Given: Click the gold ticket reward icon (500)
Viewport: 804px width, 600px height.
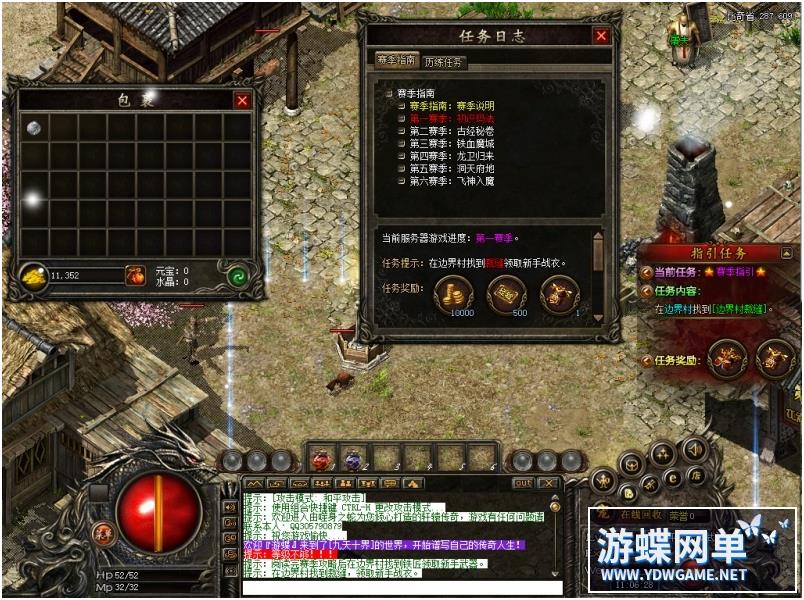Looking at the screenshot, I should pyautogui.click(x=507, y=294).
